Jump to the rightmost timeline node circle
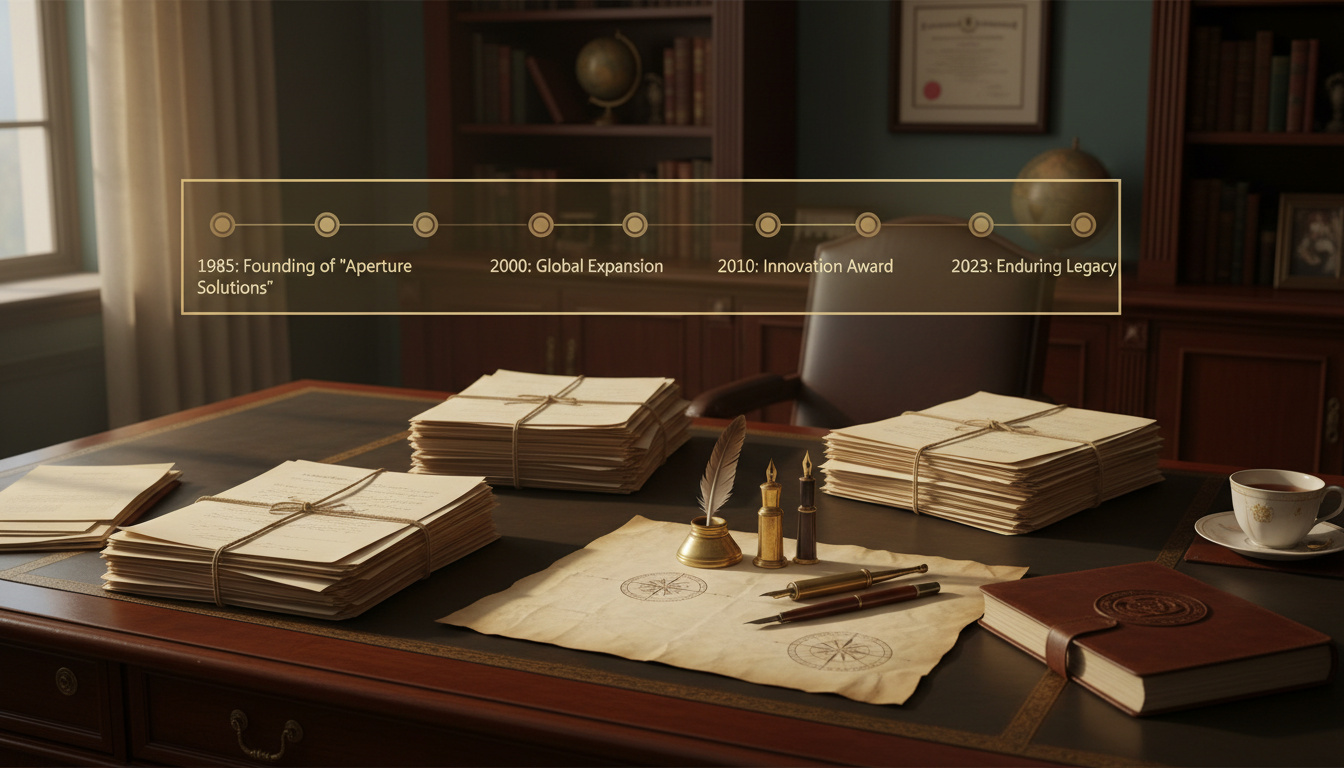The height and width of the screenshot is (768, 1344). tap(1083, 224)
